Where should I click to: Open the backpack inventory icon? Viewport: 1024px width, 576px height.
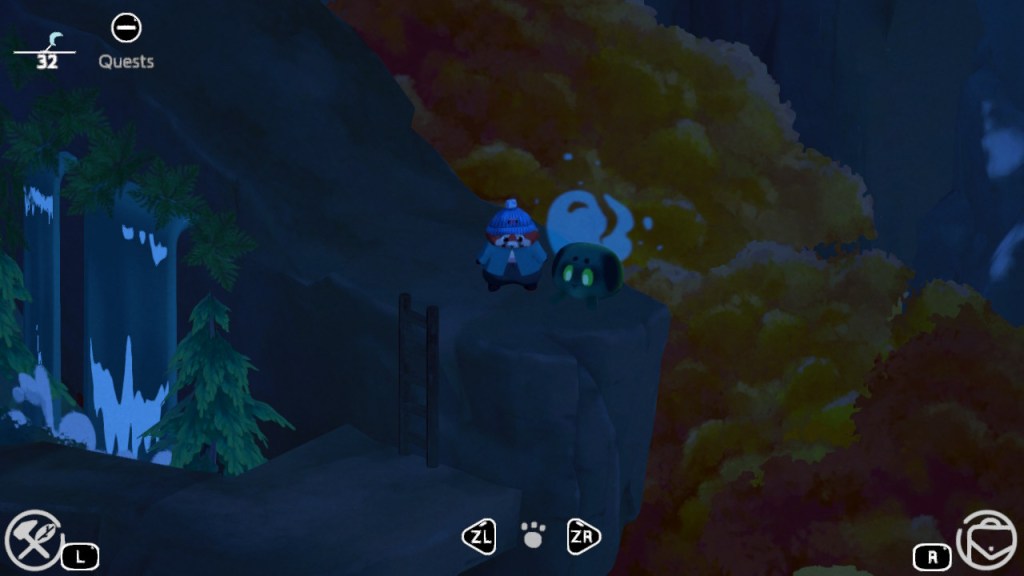click(984, 539)
